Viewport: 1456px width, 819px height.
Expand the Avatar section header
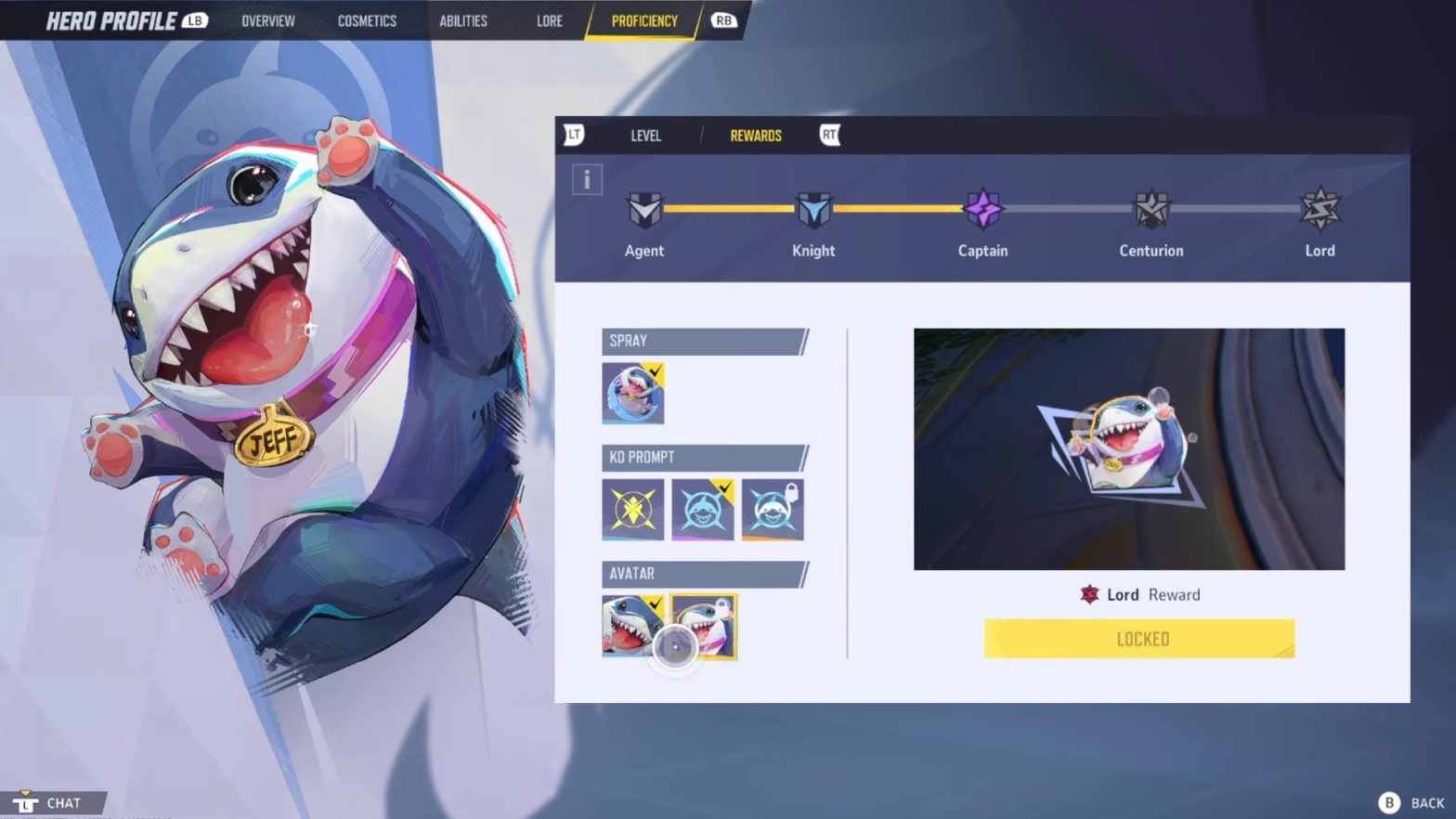pos(703,574)
